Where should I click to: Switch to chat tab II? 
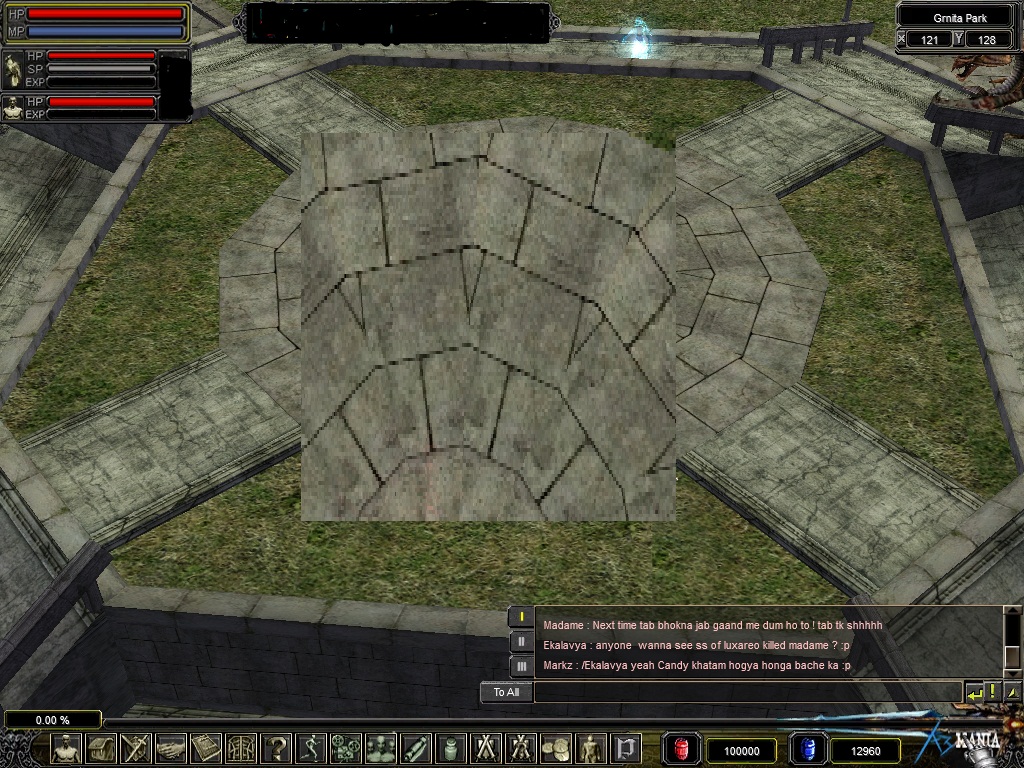pos(521,641)
